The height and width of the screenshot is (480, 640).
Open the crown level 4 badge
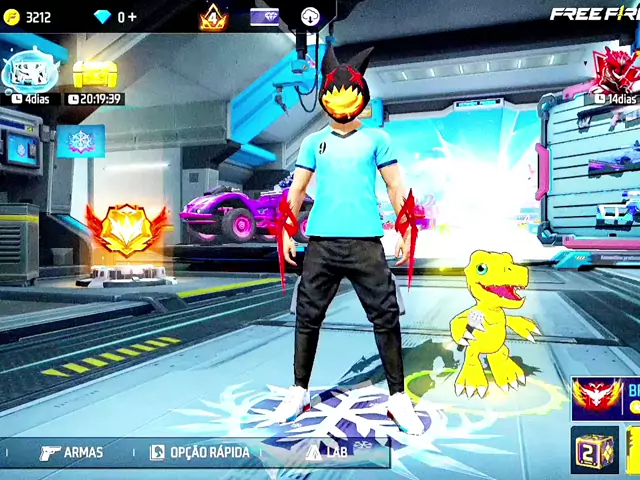coord(212,17)
